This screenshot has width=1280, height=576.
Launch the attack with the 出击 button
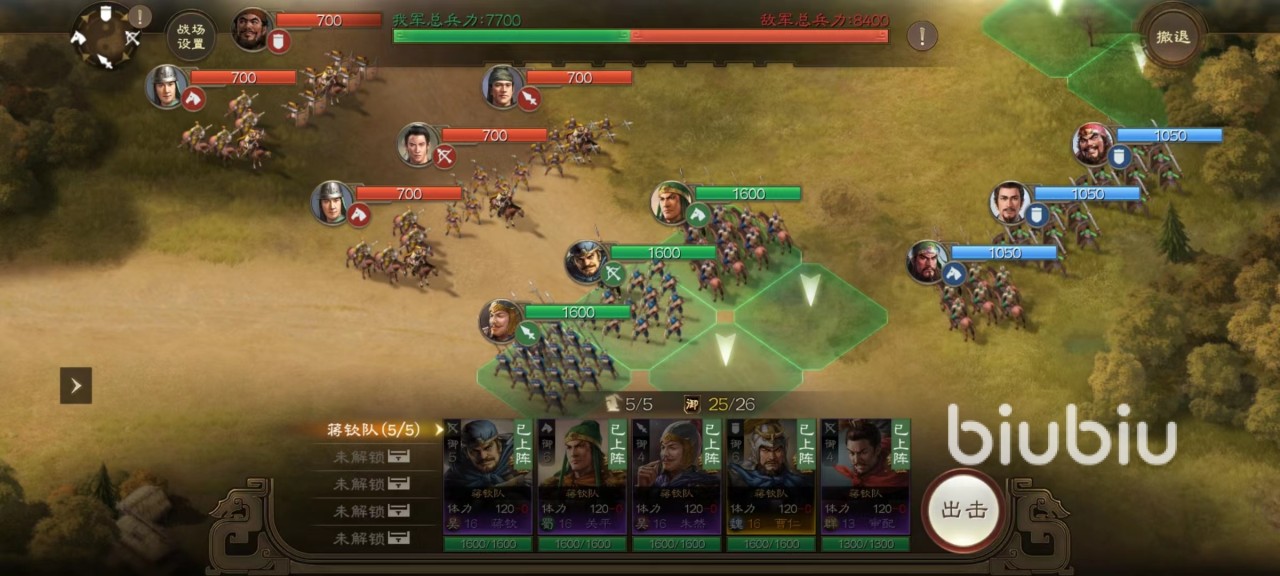(964, 510)
